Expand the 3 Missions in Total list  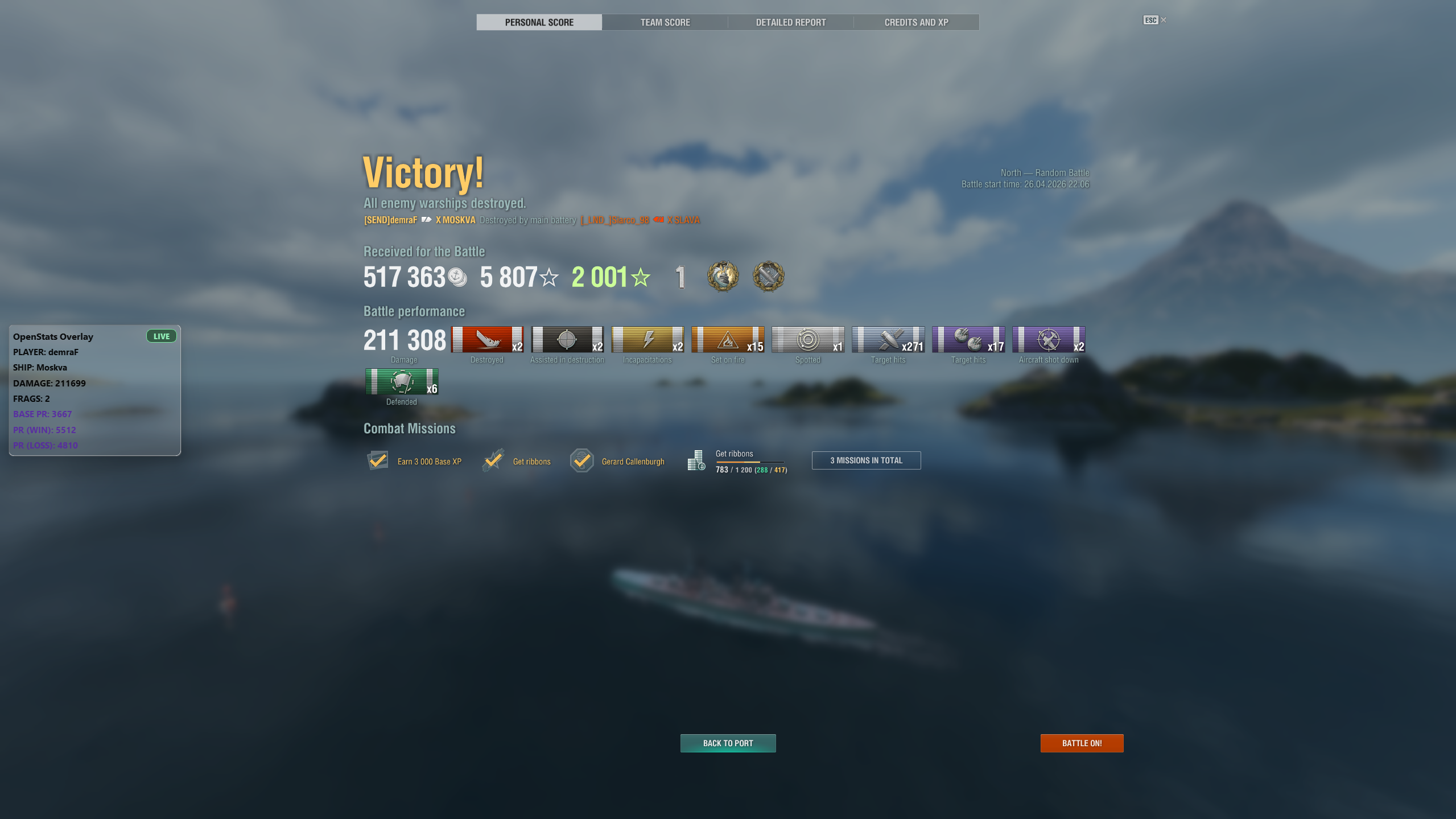(x=865, y=460)
